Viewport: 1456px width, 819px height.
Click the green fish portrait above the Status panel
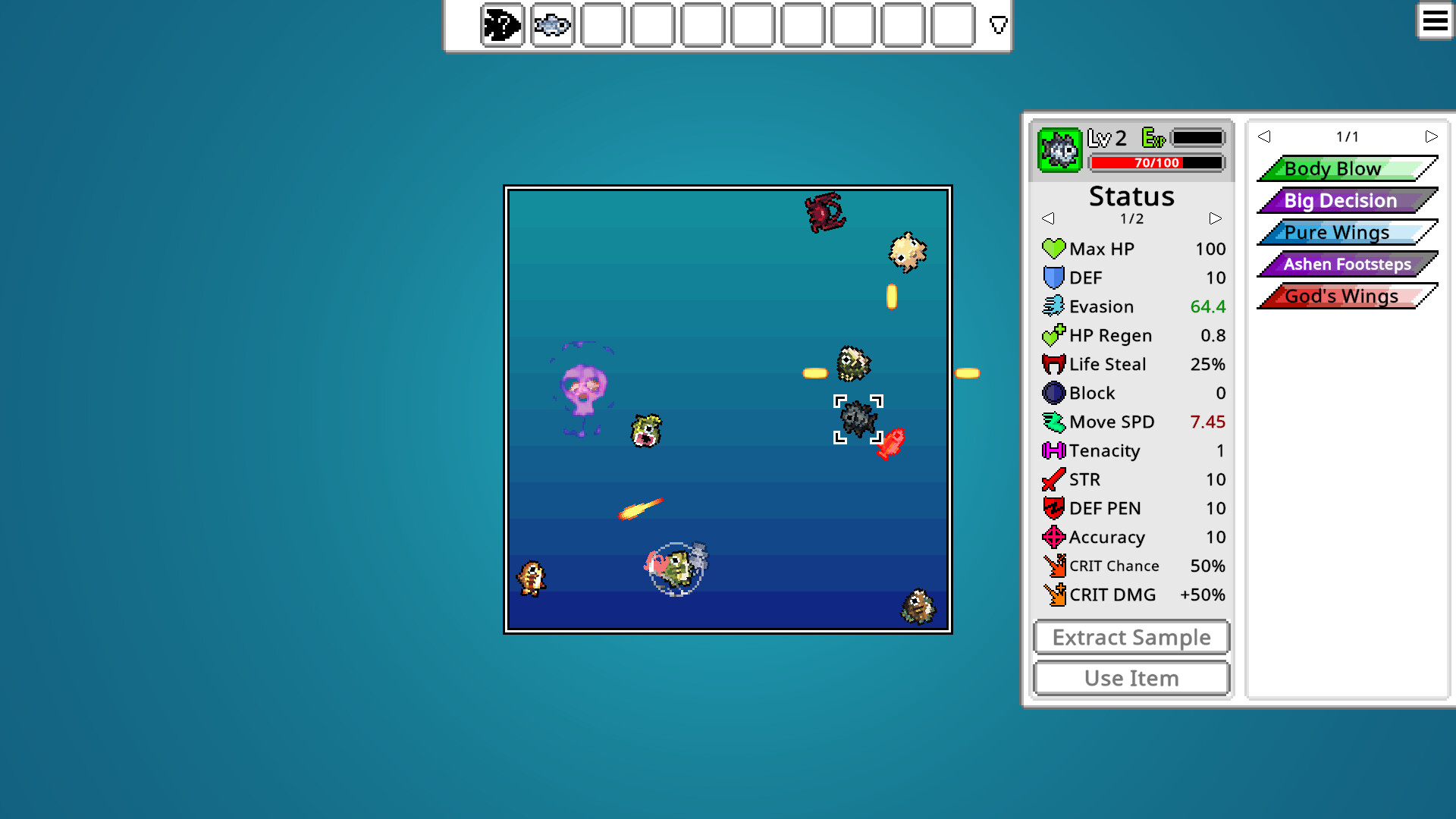(1059, 149)
